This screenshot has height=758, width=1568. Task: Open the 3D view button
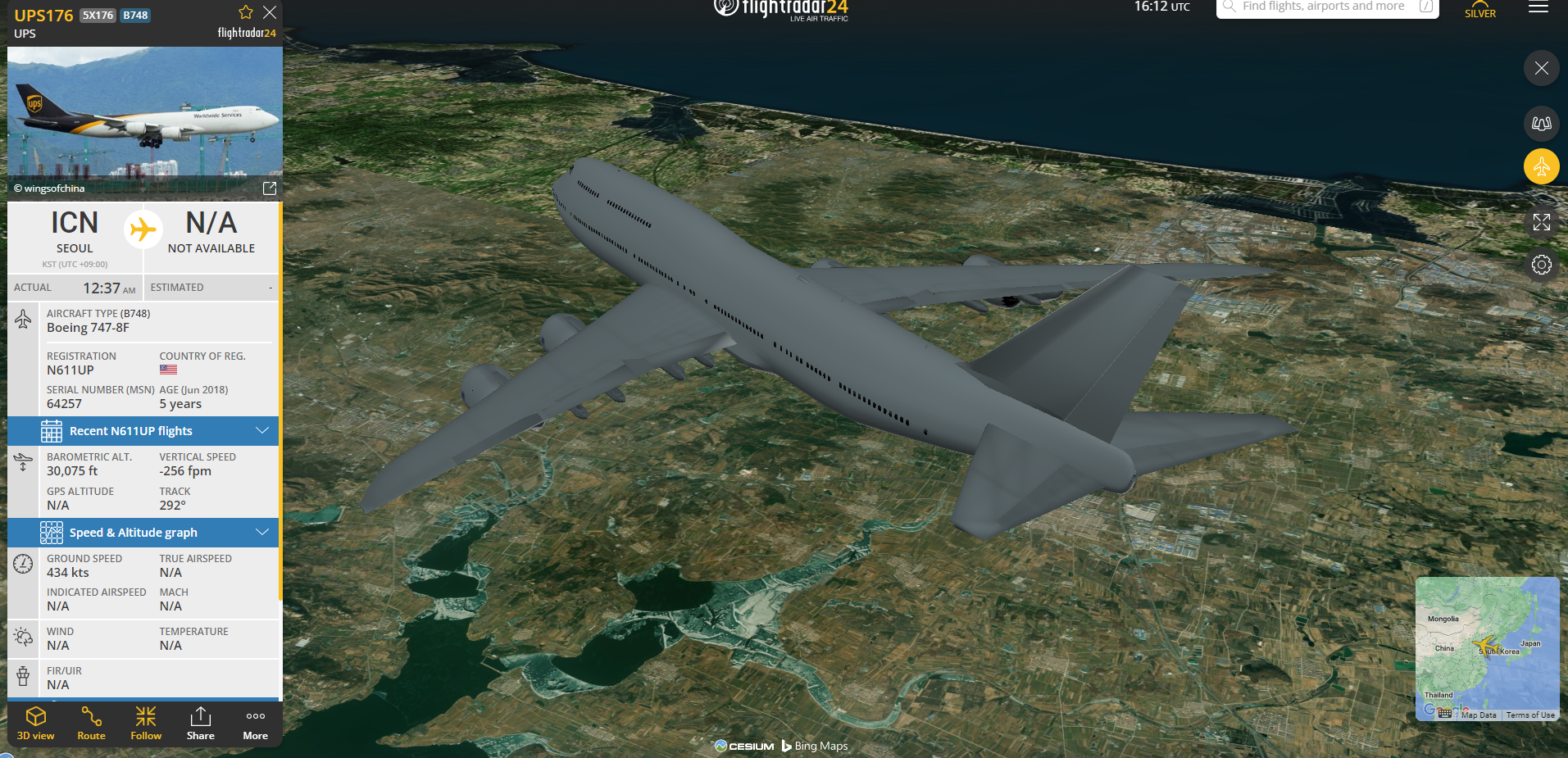(x=35, y=723)
